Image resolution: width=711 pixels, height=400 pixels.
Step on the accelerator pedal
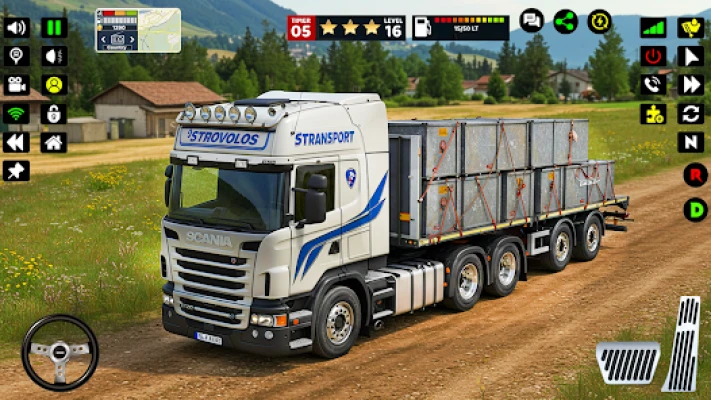683,345
